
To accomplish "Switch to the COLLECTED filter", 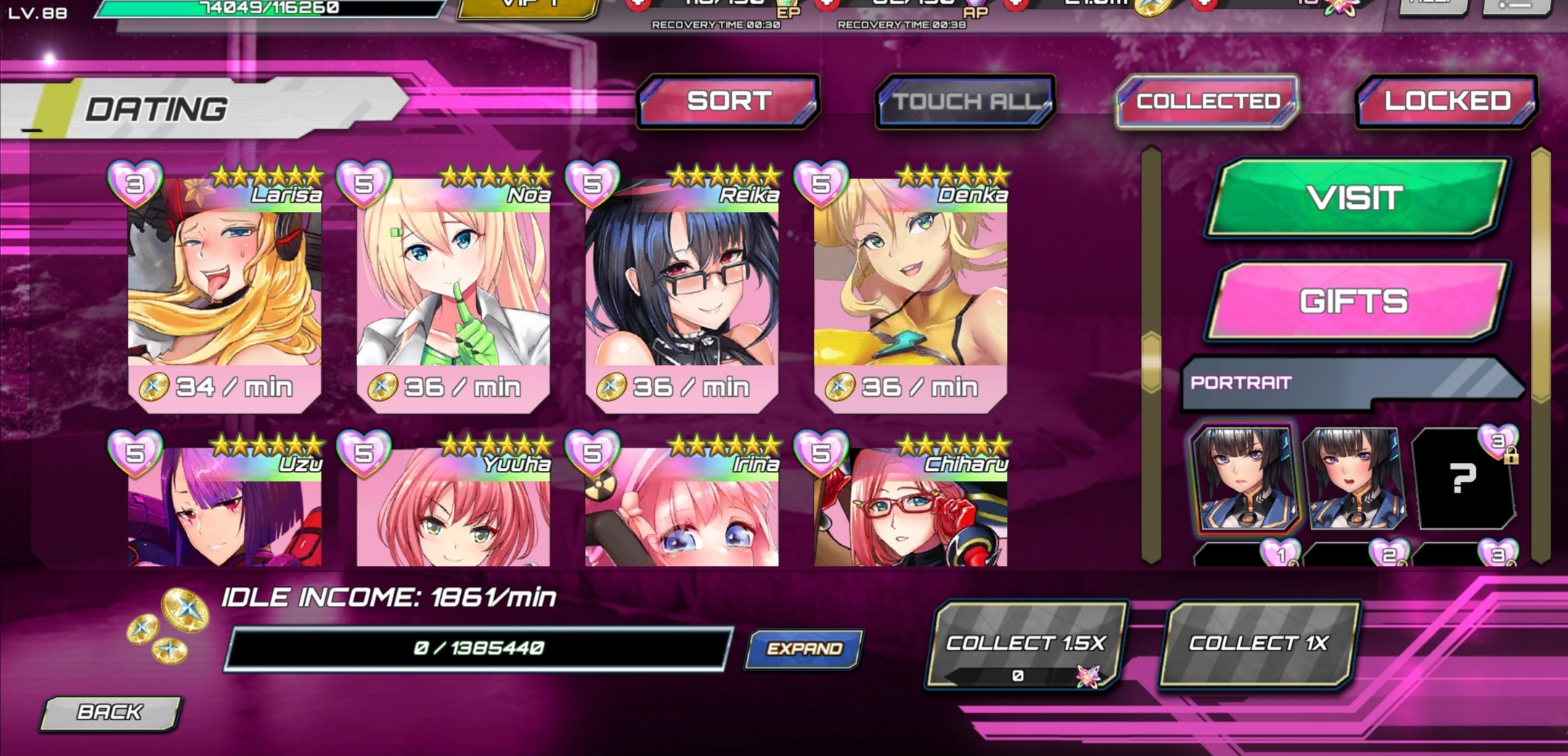I will [1207, 102].
